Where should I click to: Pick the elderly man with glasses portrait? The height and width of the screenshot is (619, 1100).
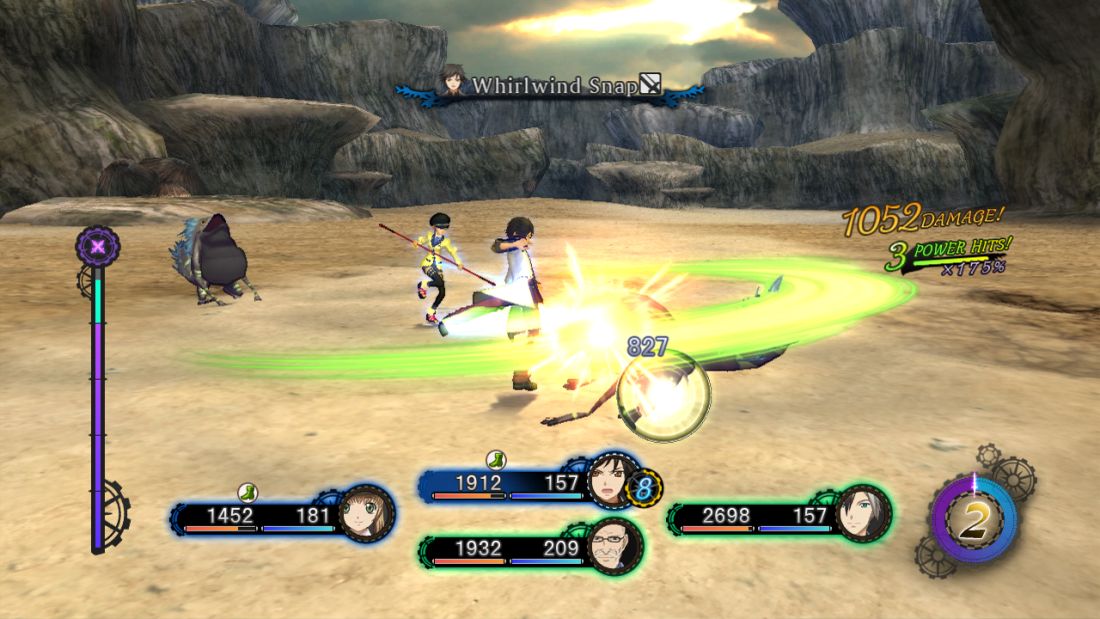click(x=613, y=547)
